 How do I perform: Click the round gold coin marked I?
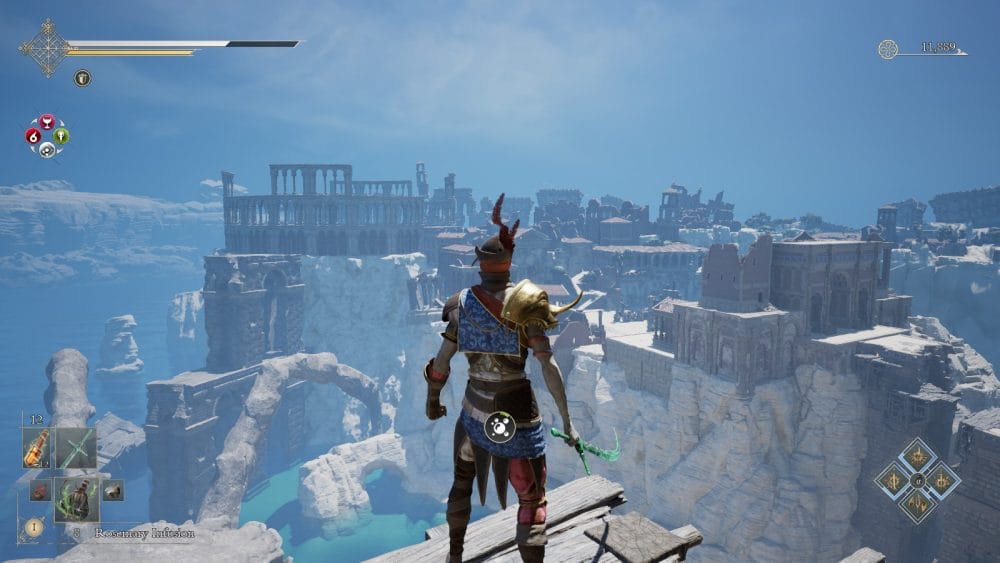[x=32, y=526]
